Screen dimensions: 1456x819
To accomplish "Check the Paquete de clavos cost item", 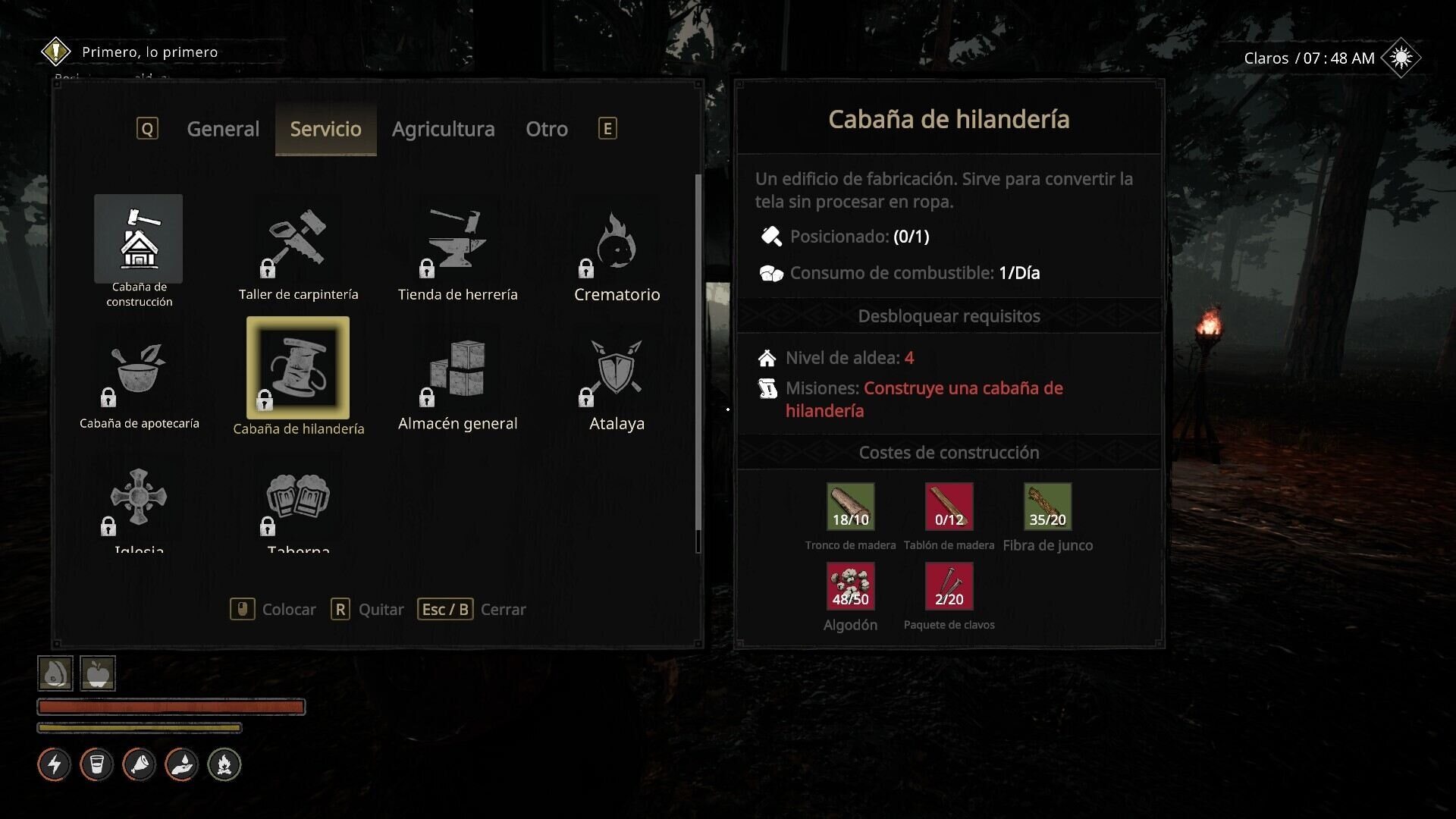I will tap(949, 586).
